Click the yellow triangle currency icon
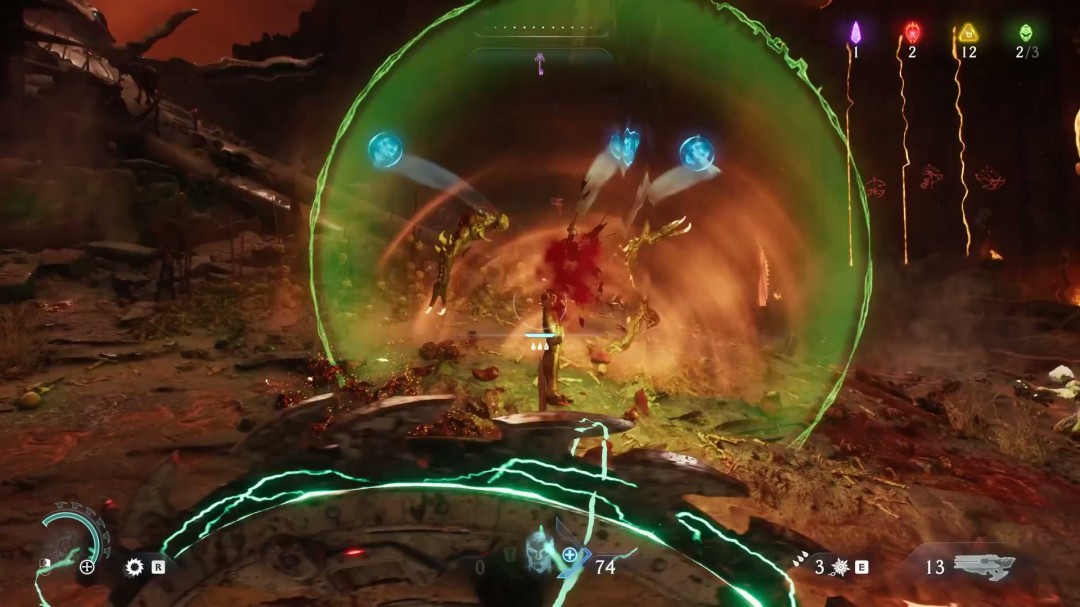The height and width of the screenshot is (607, 1080). coord(968,32)
